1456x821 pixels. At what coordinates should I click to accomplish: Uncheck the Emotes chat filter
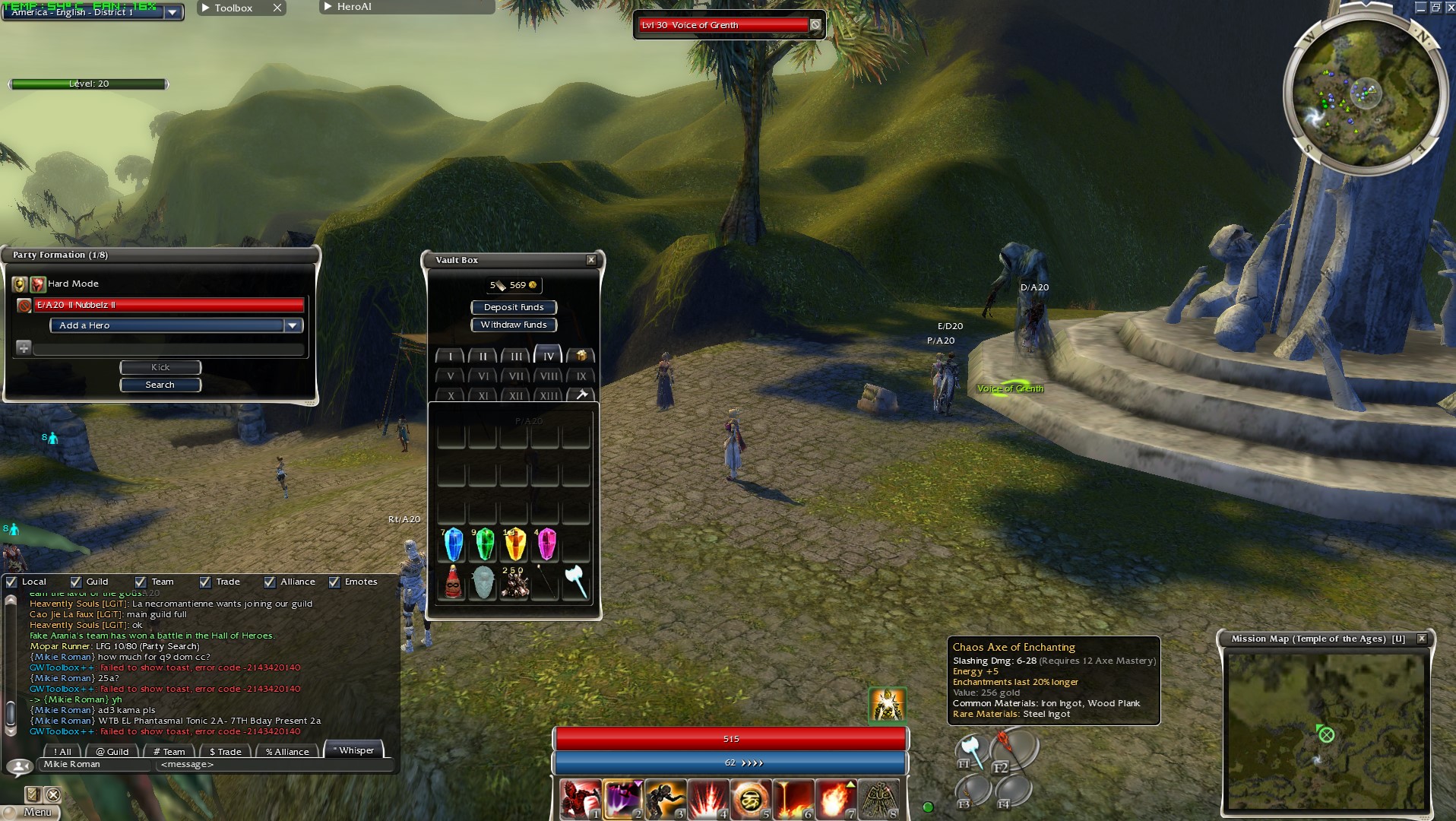334,582
